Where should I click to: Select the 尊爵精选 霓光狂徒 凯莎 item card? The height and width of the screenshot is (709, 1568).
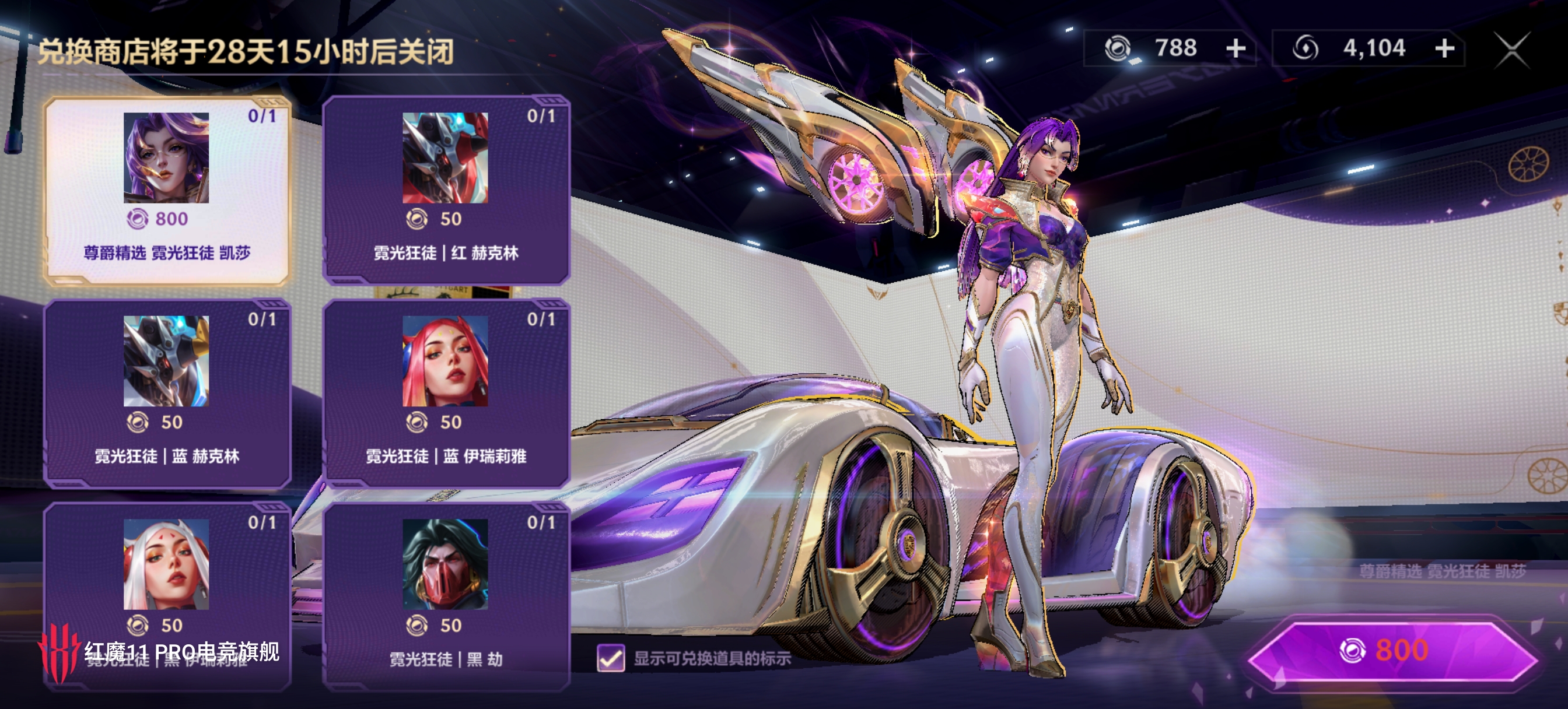pyautogui.click(x=166, y=190)
